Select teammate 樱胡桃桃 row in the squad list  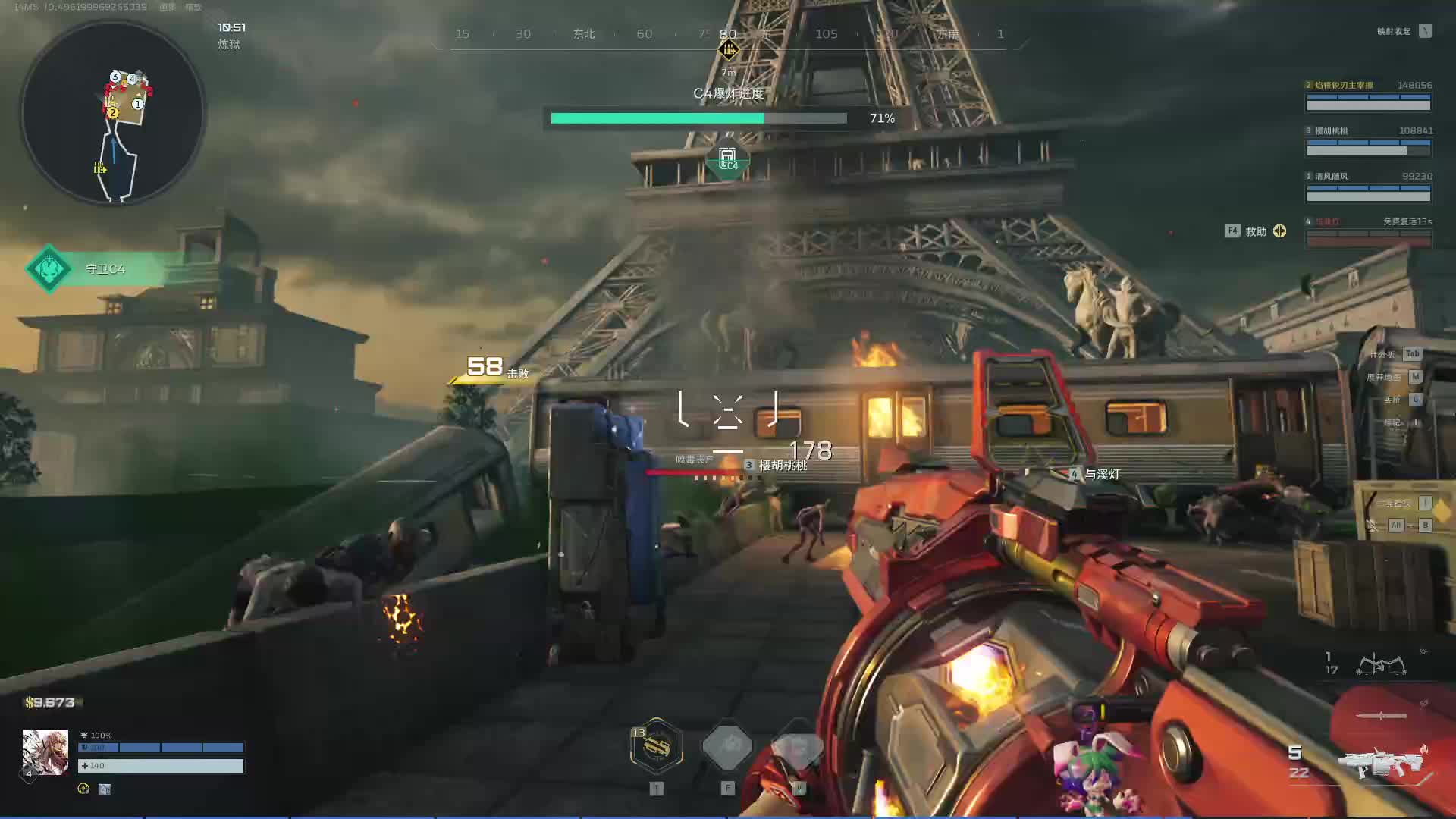[1368, 142]
